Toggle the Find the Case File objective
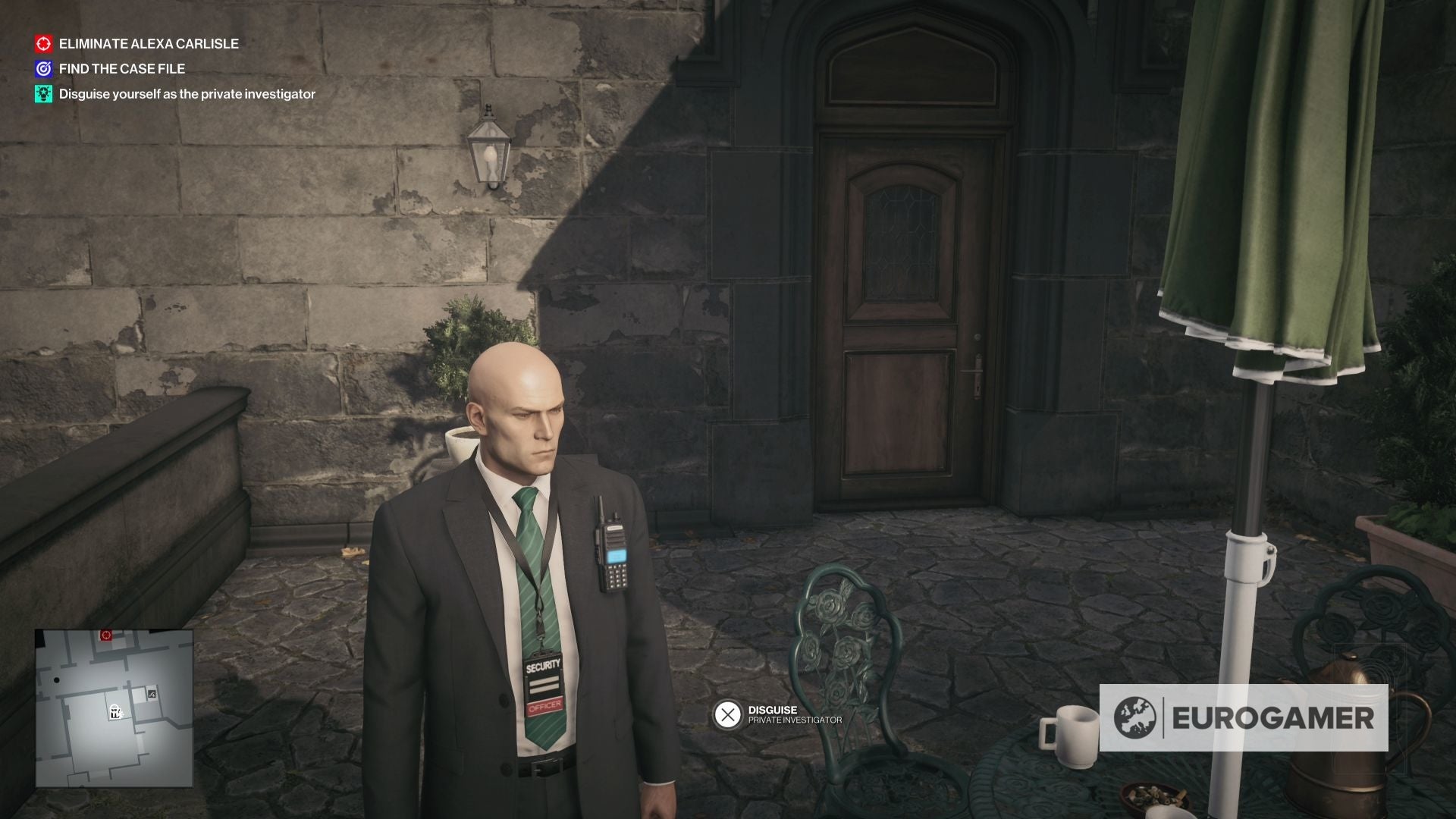The width and height of the screenshot is (1456, 819). pyautogui.click(x=121, y=69)
